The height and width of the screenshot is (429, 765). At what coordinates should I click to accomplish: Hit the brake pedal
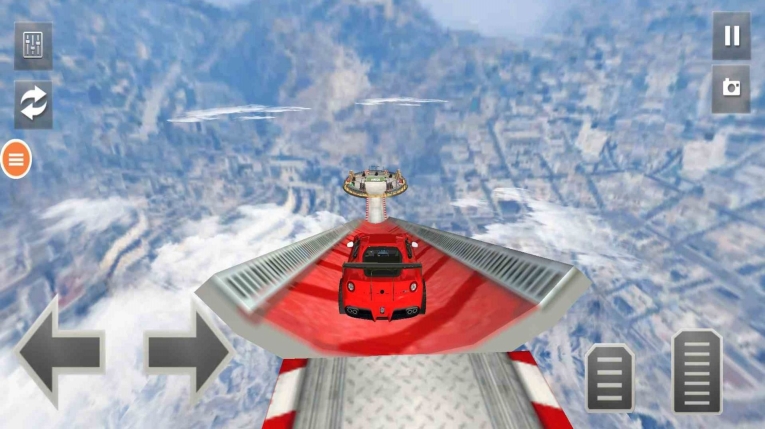(x=609, y=377)
